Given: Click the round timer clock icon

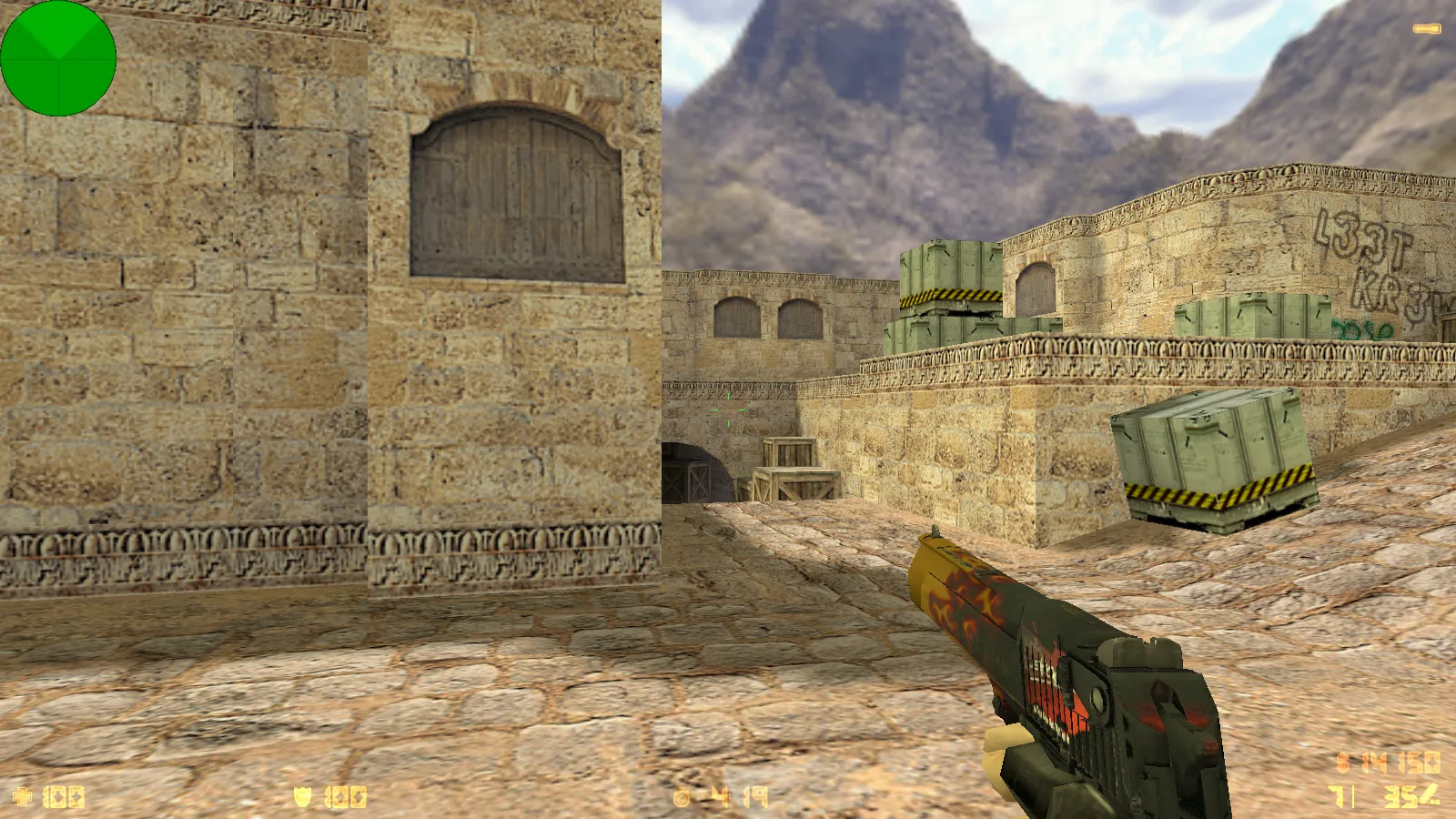Looking at the screenshot, I should [681, 798].
